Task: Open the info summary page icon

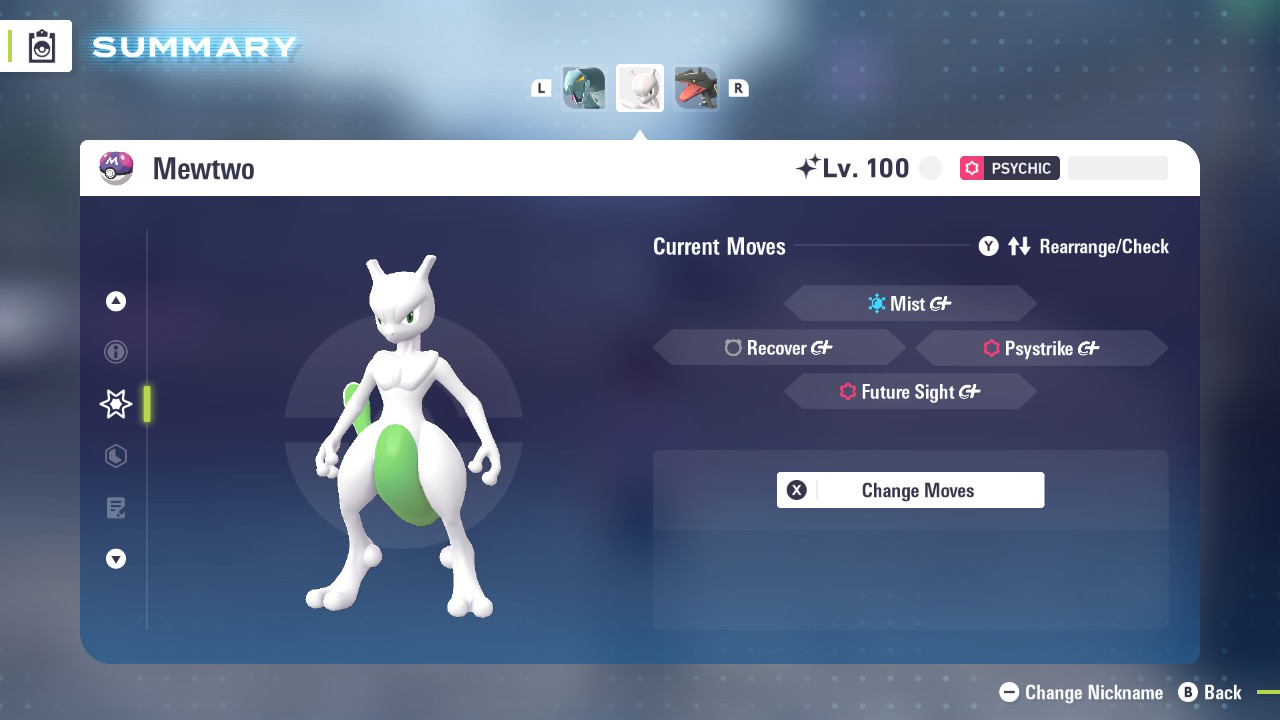Action: pyautogui.click(x=115, y=352)
